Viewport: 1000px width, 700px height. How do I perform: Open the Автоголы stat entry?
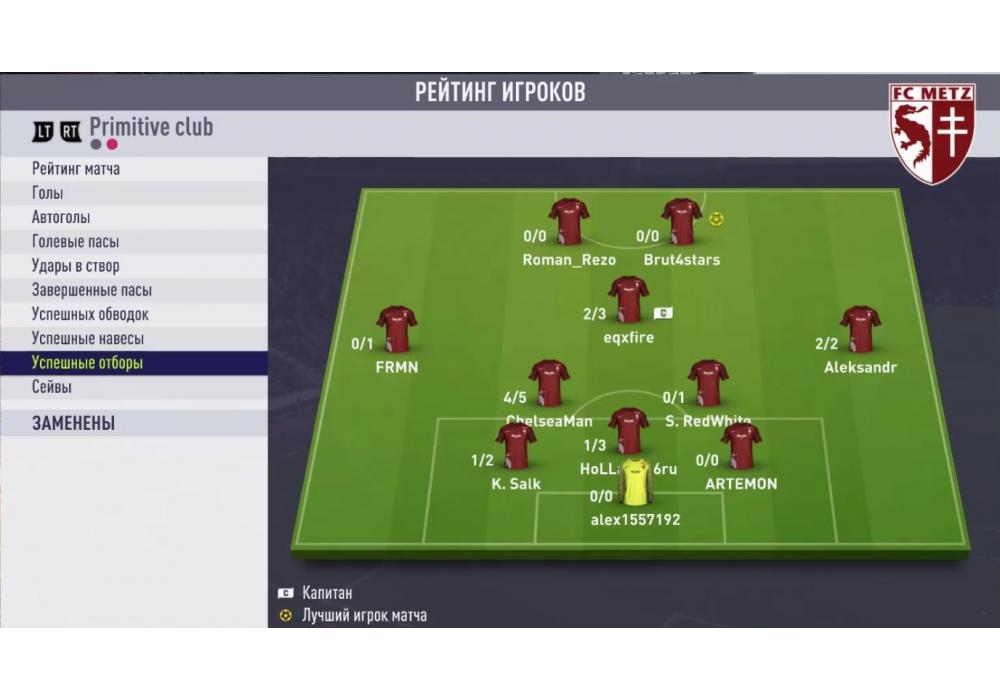pyautogui.click(x=60, y=217)
